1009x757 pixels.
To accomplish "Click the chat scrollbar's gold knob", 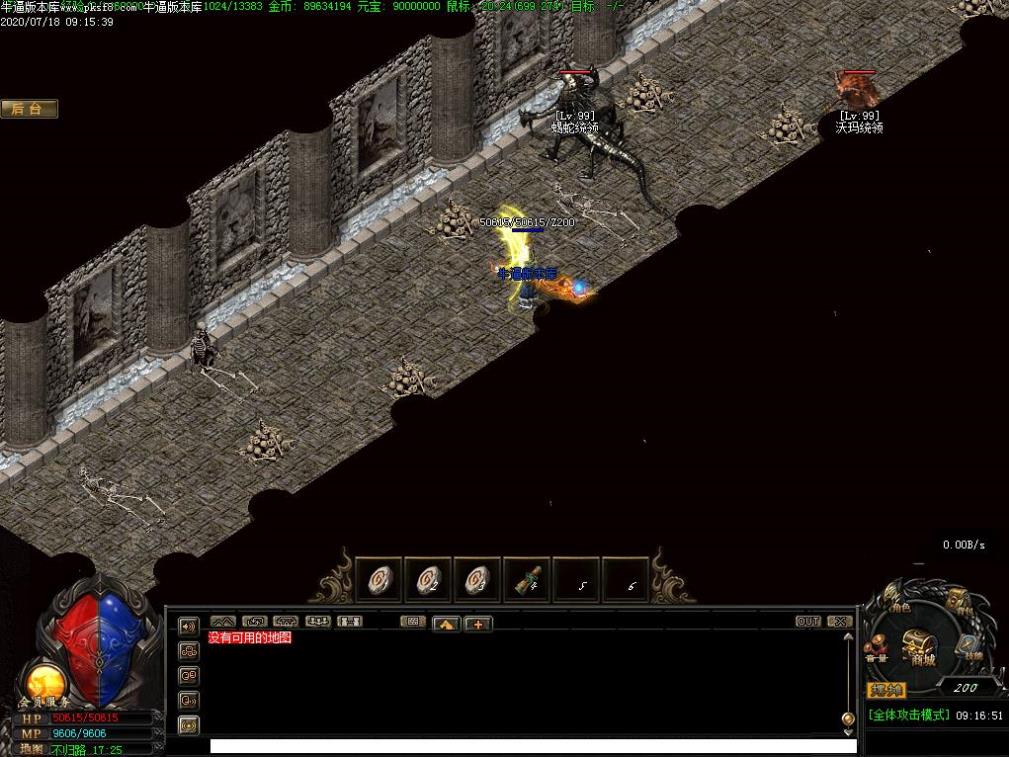I will tap(848, 718).
